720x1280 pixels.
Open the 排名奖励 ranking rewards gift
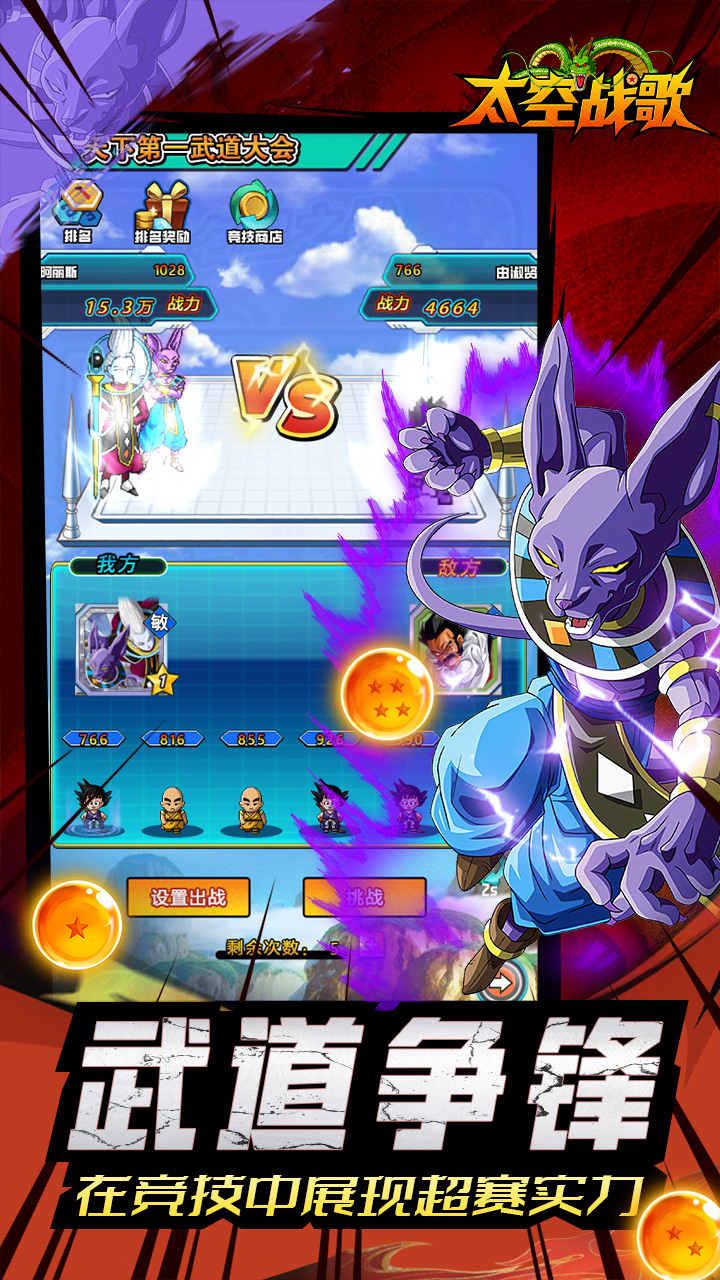pos(164,214)
